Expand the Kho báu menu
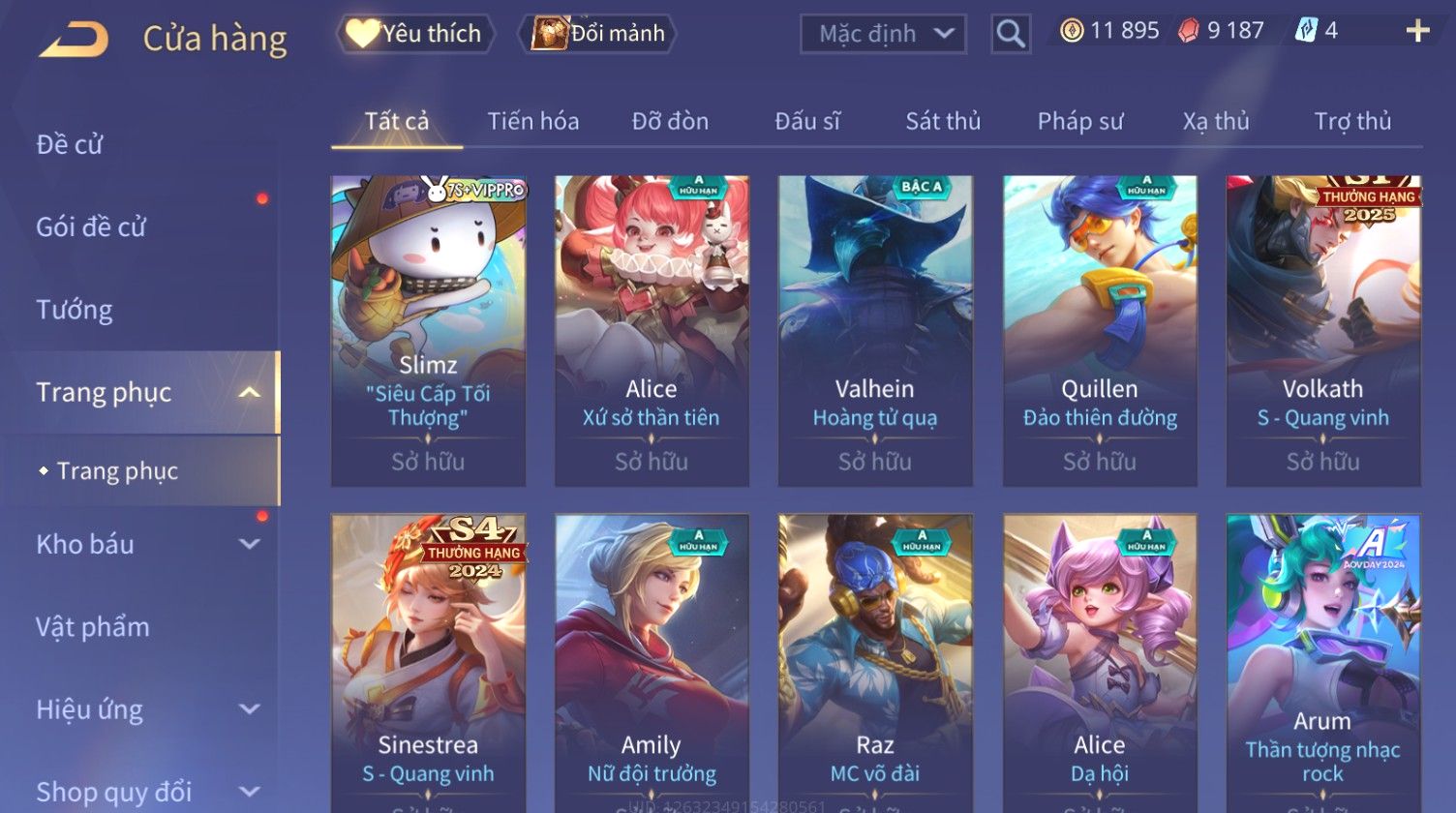The height and width of the screenshot is (813, 1456). click(145, 544)
